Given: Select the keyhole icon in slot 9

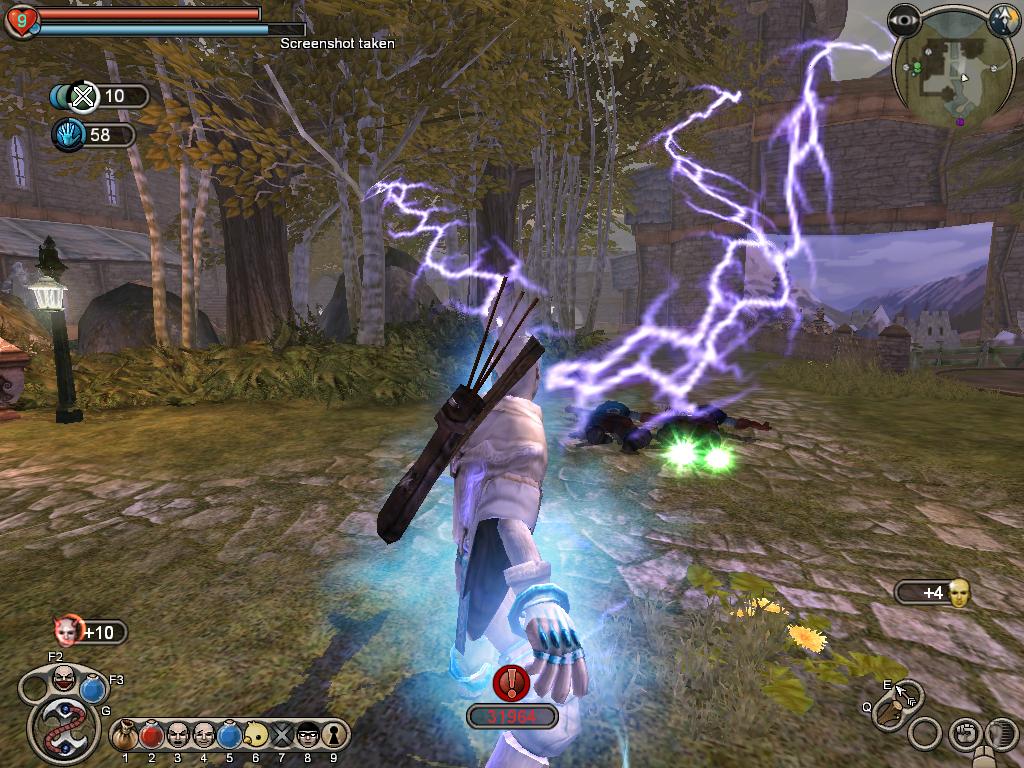Looking at the screenshot, I should (332, 736).
